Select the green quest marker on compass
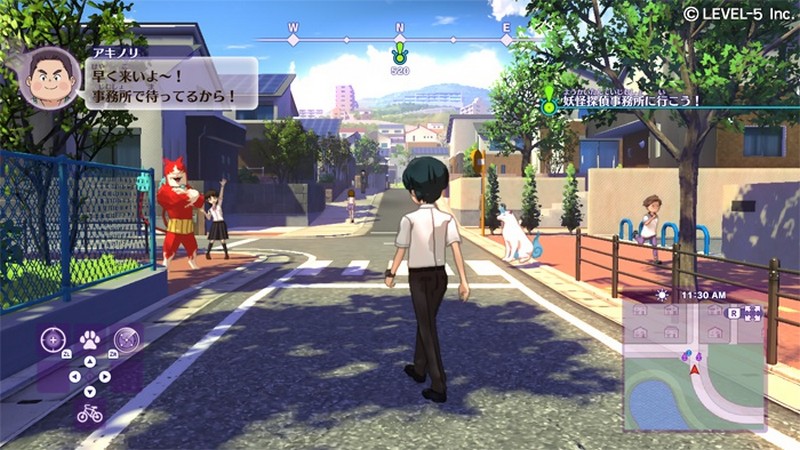This screenshot has height=450, width=800. [x=400, y=52]
